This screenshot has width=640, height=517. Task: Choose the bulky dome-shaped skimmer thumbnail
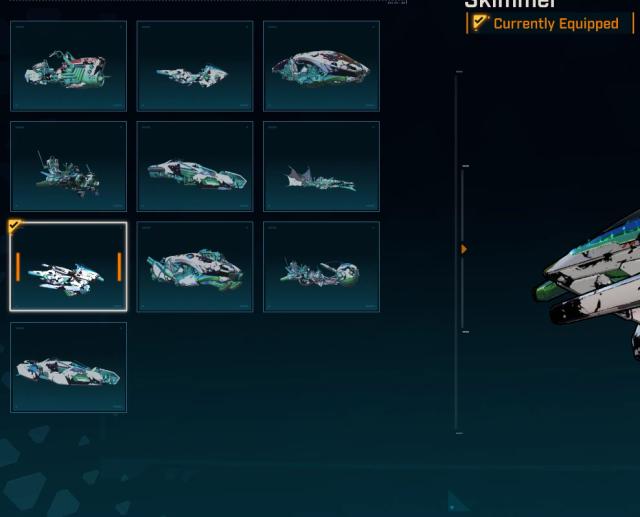321,66
